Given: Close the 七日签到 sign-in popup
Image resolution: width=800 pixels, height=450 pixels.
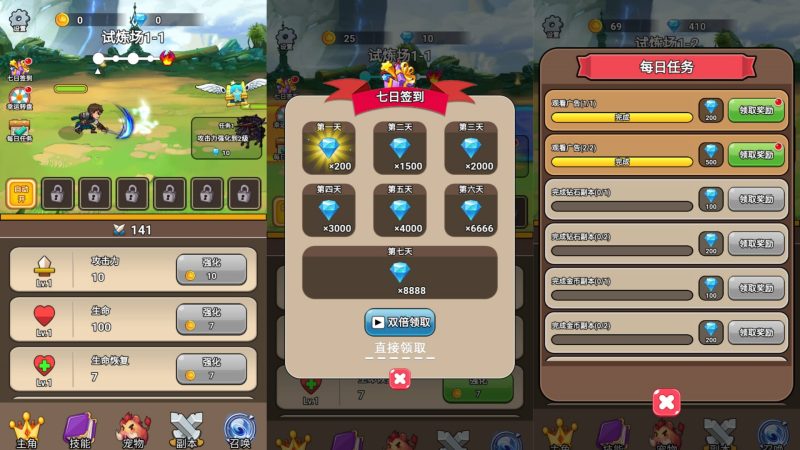Looking at the screenshot, I should 399,379.
